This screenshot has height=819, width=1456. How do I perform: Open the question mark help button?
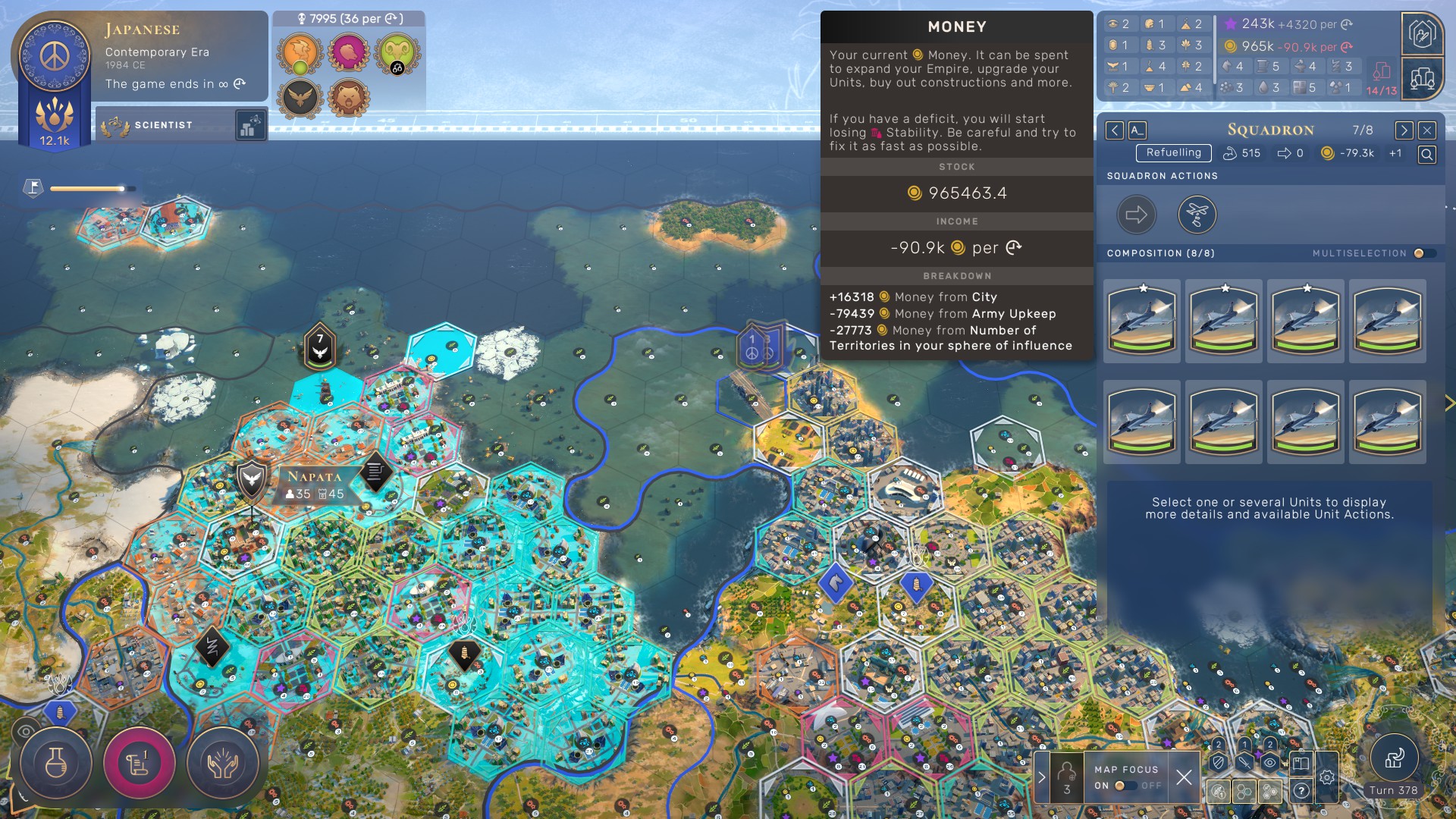[1301, 791]
